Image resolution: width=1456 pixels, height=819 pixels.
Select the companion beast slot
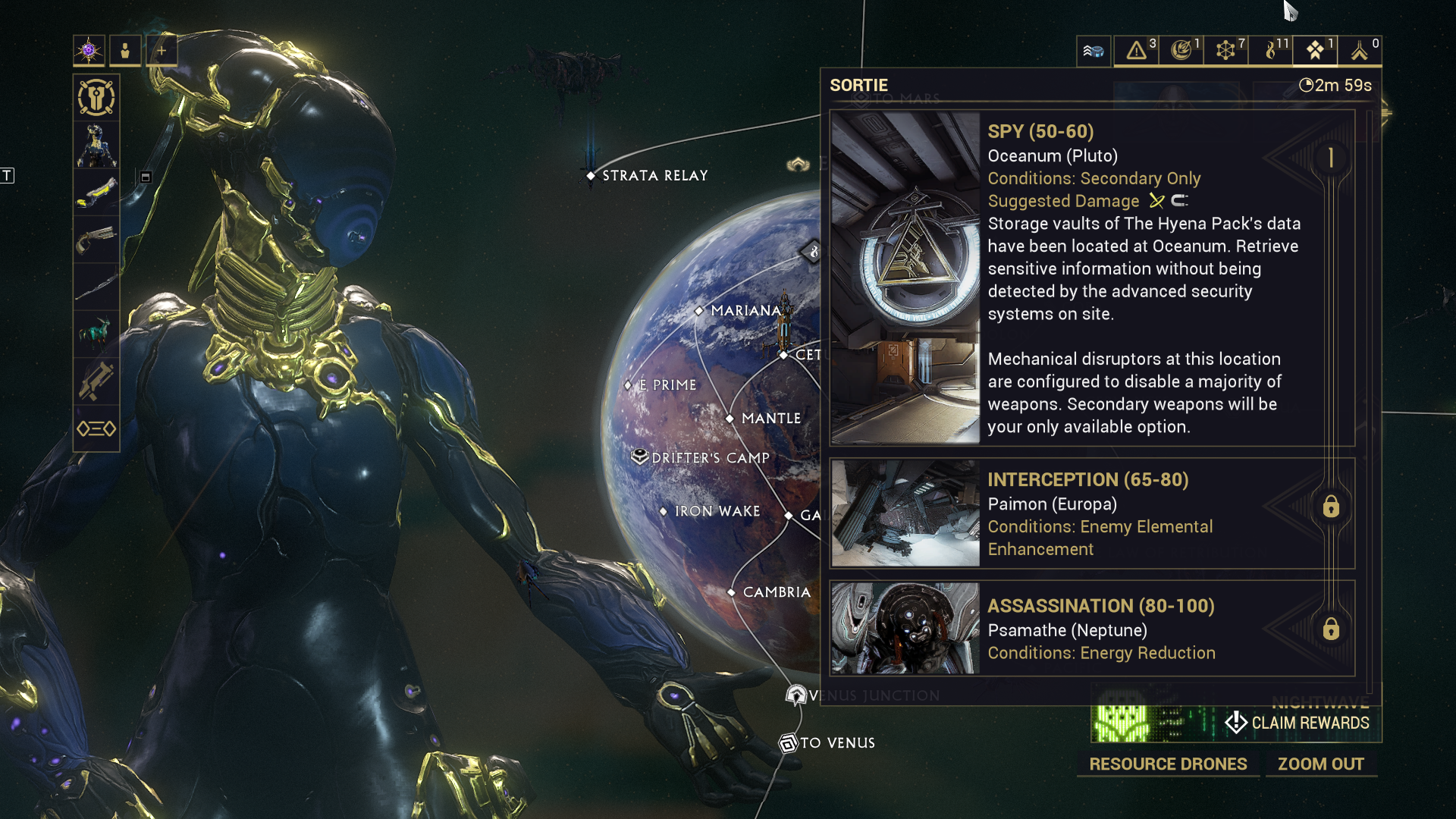tap(96, 334)
